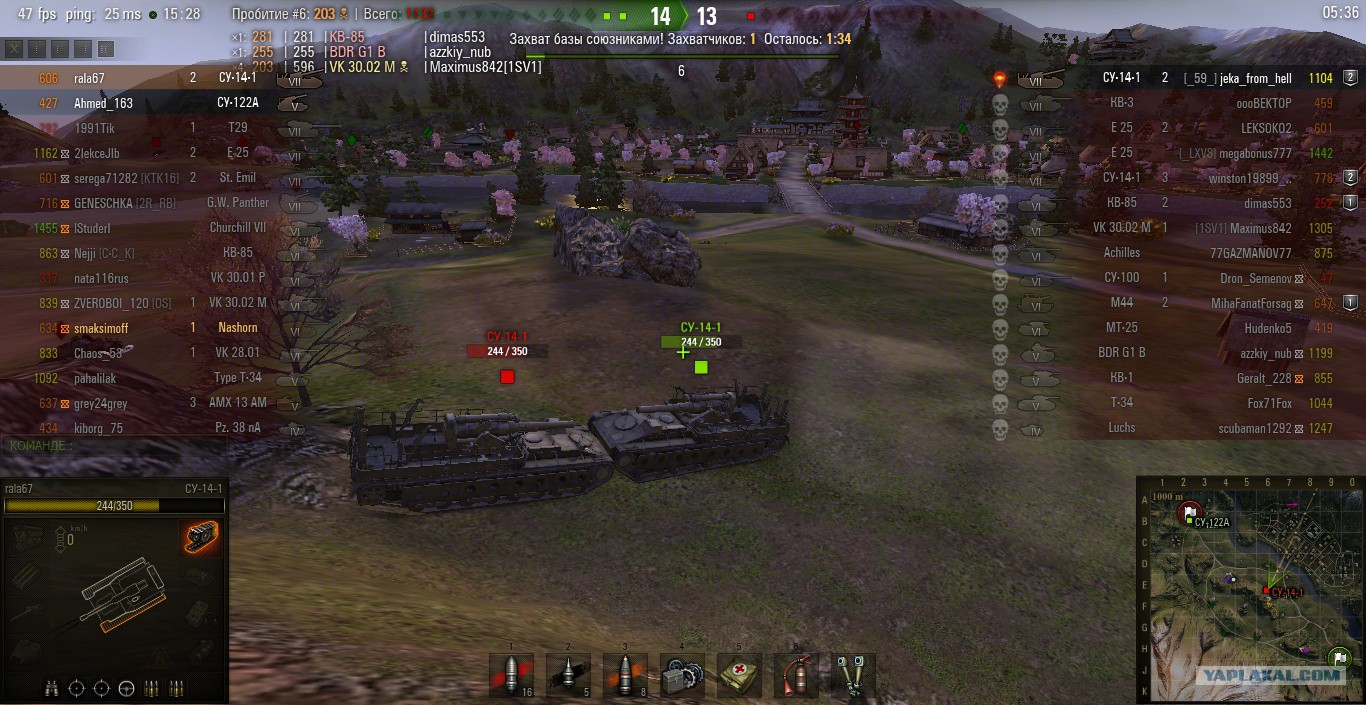Use the repair kit consumable
This screenshot has height=705, width=1366.
click(x=682, y=675)
